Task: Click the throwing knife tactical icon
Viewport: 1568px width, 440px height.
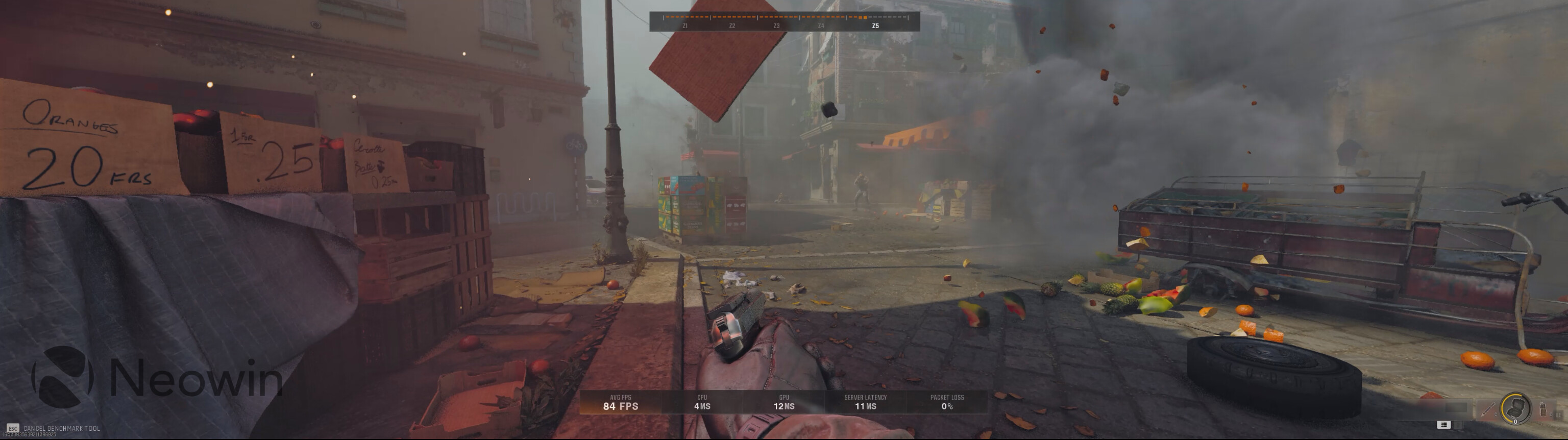Action: point(1488,409)
